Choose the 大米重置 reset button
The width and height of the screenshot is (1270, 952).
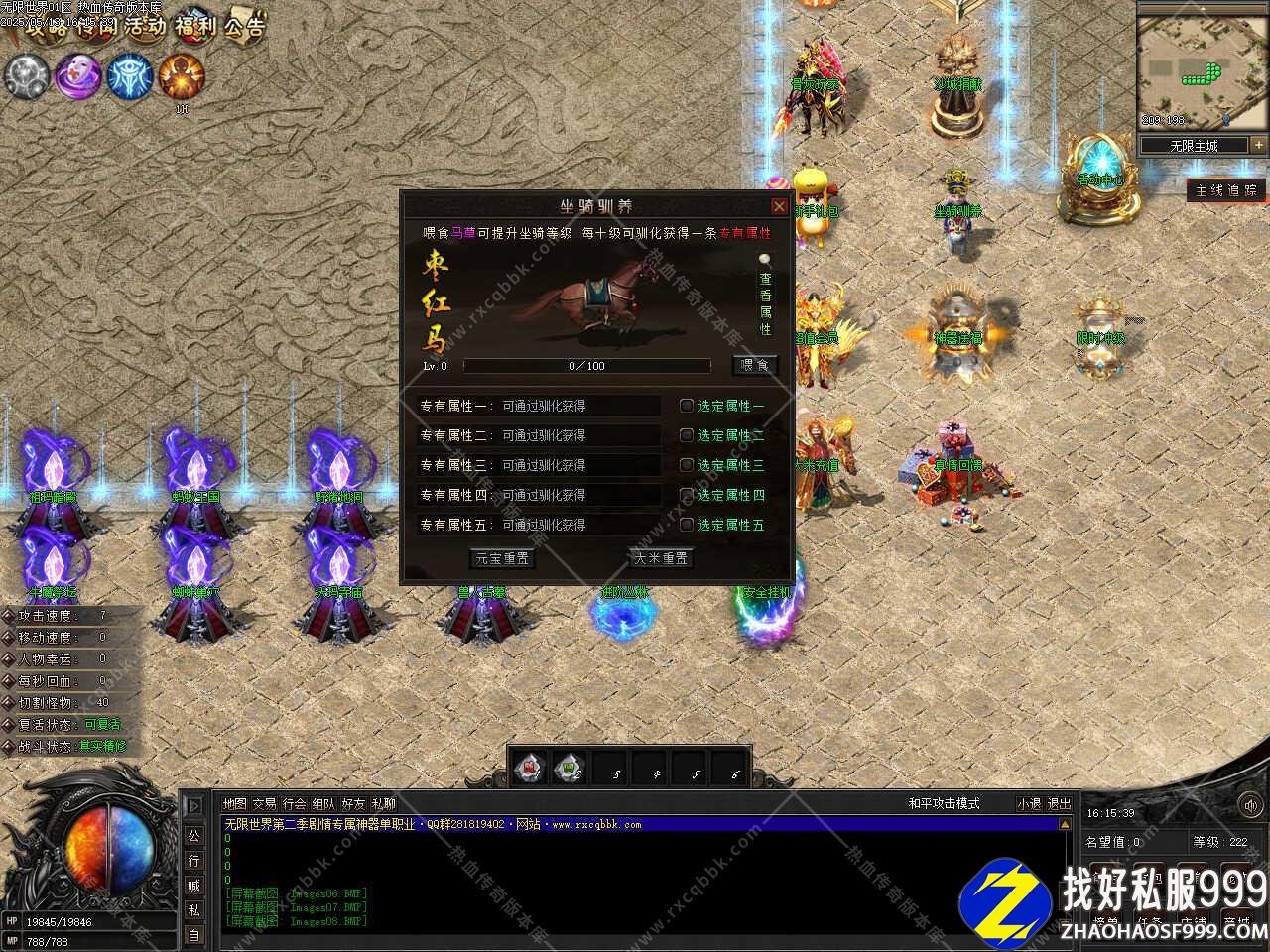click(x=661, y=559)
